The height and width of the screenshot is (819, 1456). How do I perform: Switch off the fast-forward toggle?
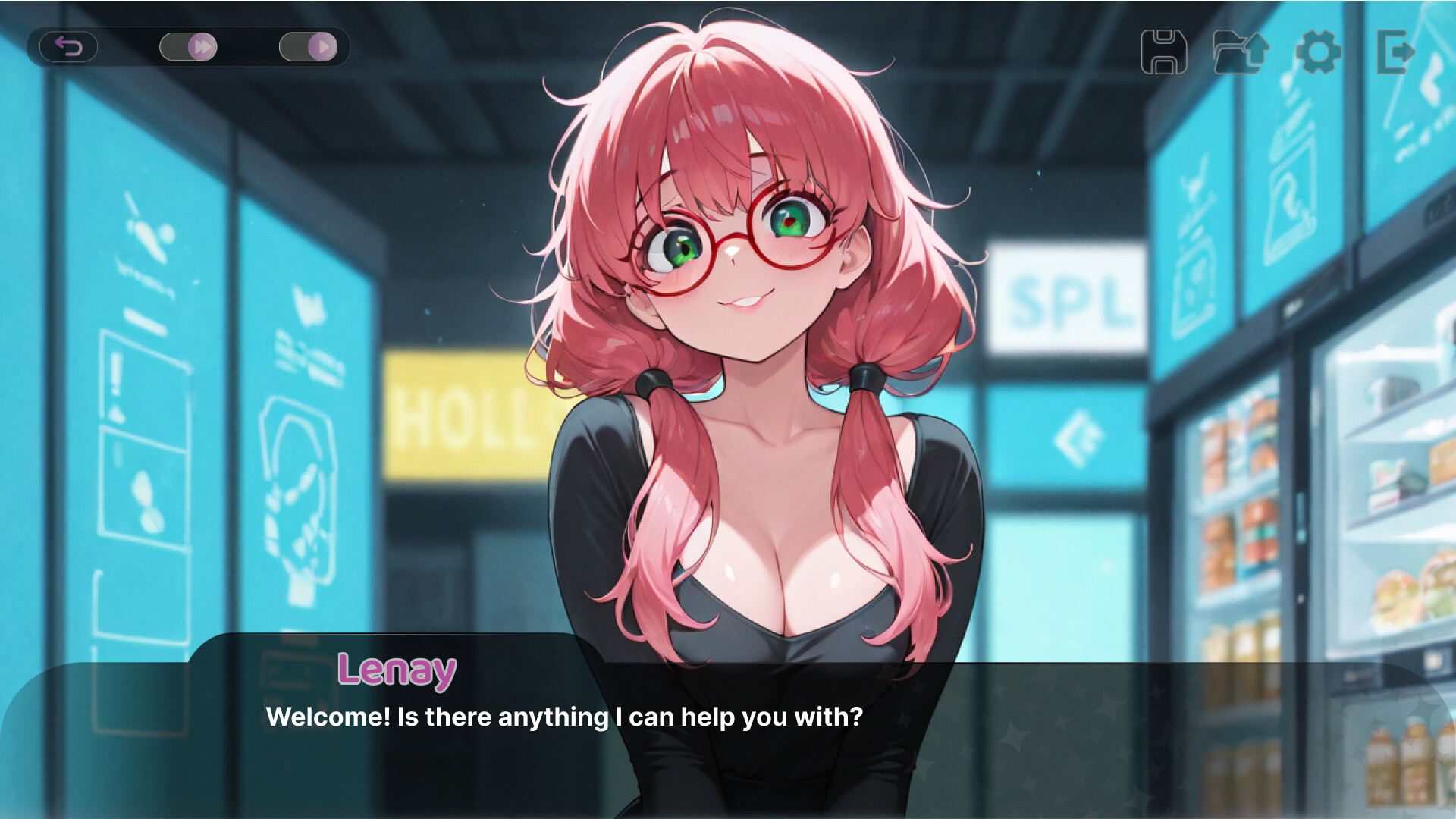[x=188, y=47]
